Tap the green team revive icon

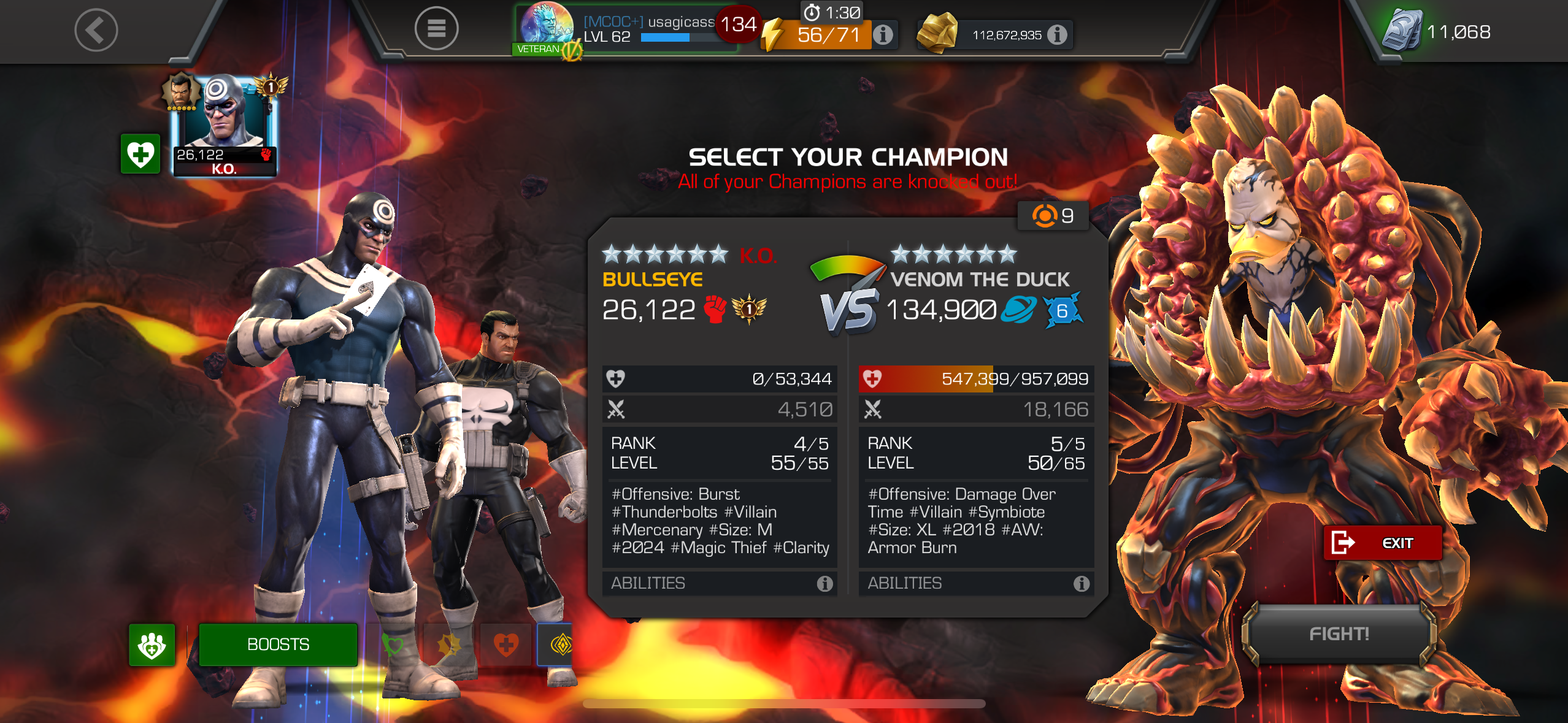click(x=152, y=645)
